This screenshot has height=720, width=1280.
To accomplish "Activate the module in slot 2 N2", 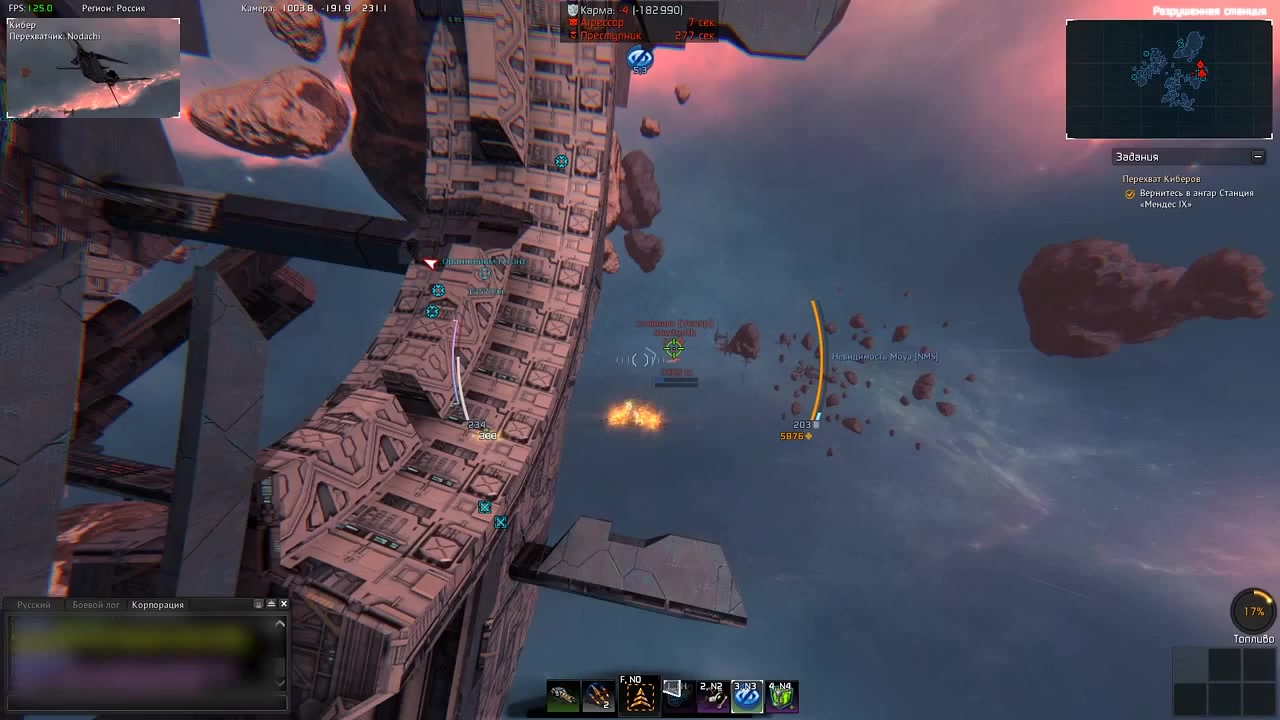I will (x=712, y=696).
